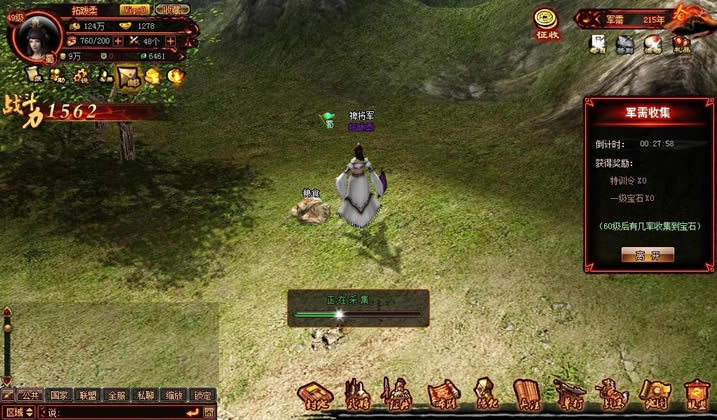Open the 区域 chat channel dropdown
This screenshot has height=420, width=717.
click(20, 412)
